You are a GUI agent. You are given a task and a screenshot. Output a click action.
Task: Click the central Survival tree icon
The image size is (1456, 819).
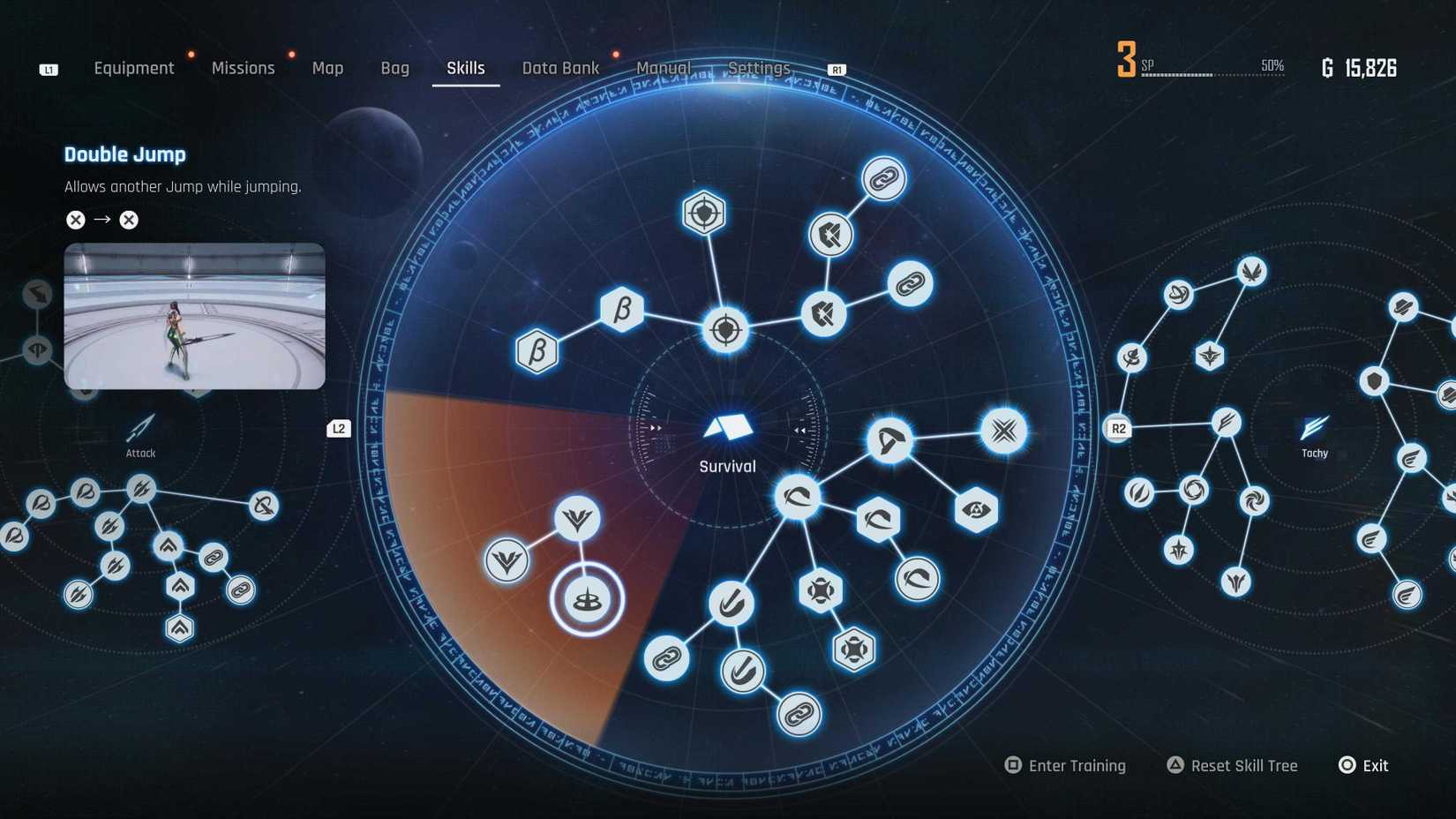(x=727, y=426)
